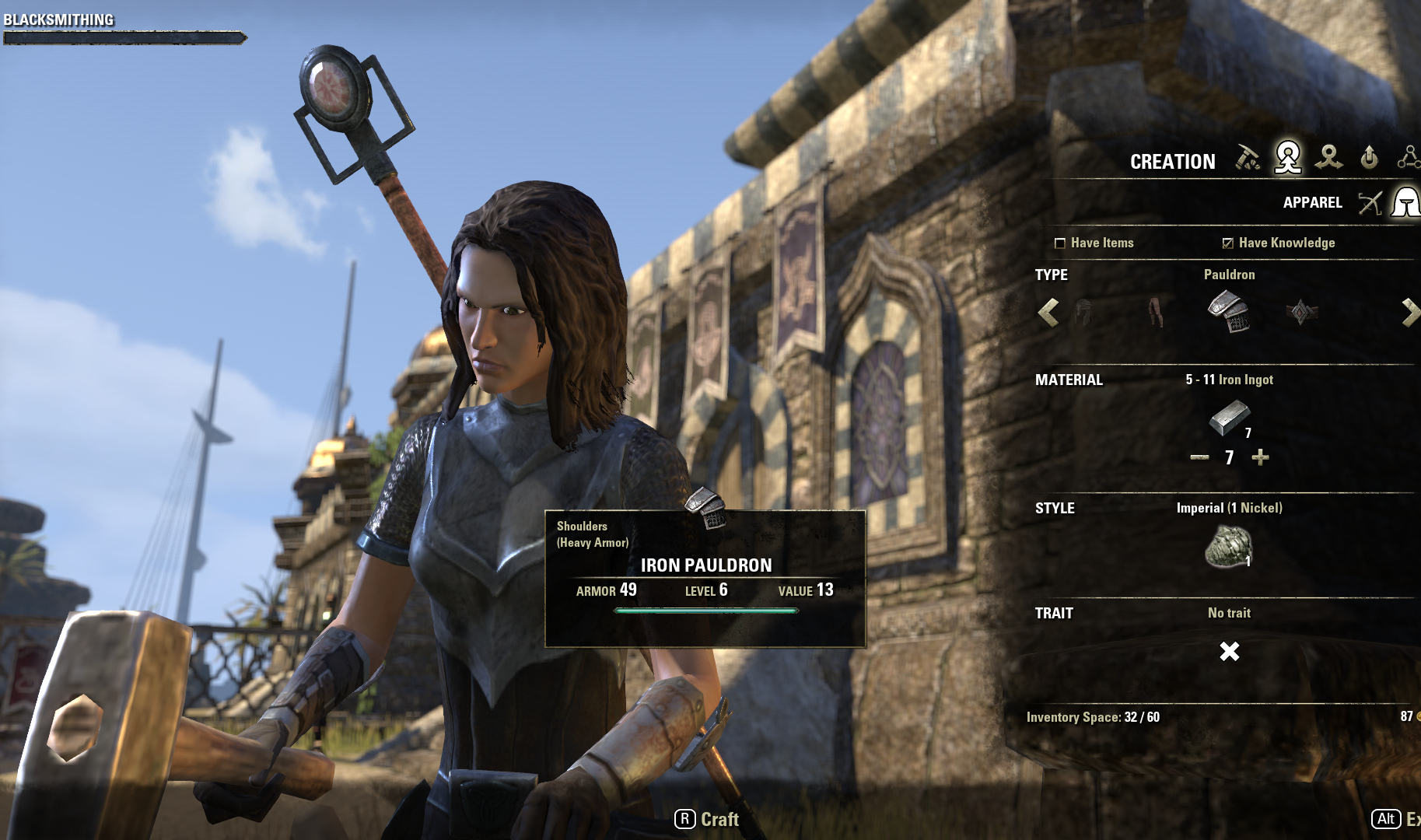Choose the helmet armor type
This screenshot has height=840, width=1421.
click(x=1083, y=313)
